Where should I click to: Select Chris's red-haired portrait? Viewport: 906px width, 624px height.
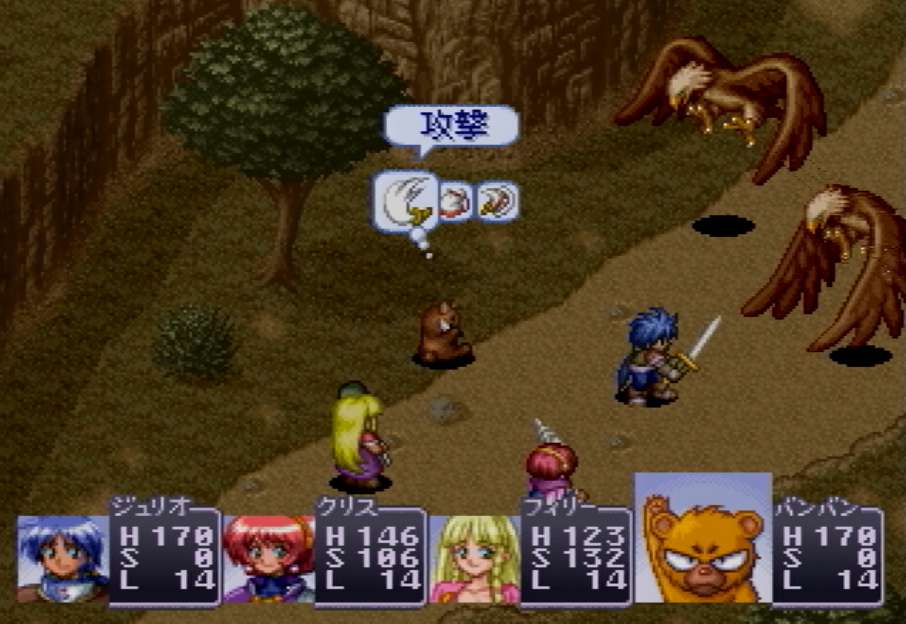pos(268,558)
